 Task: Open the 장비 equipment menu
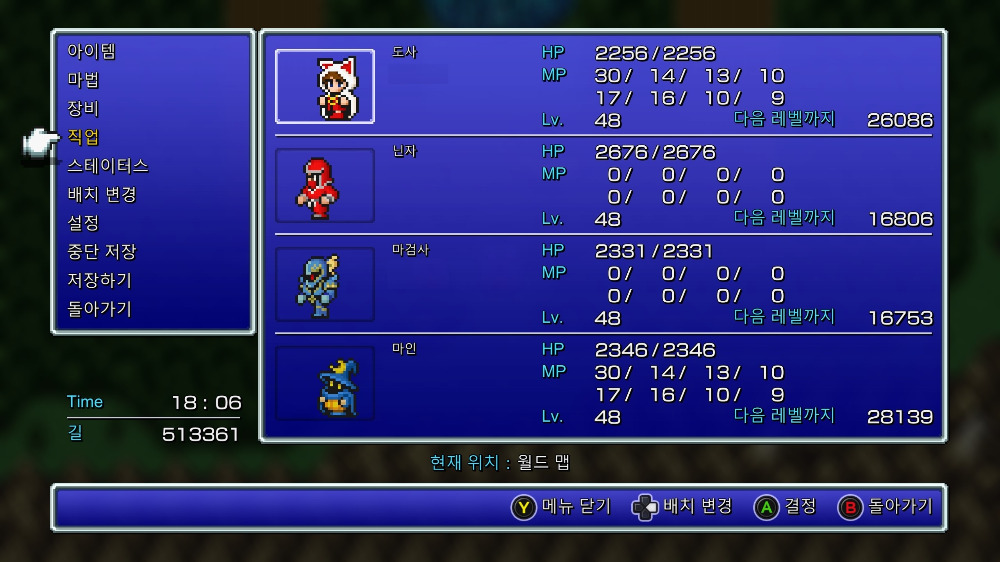[84, 108]
